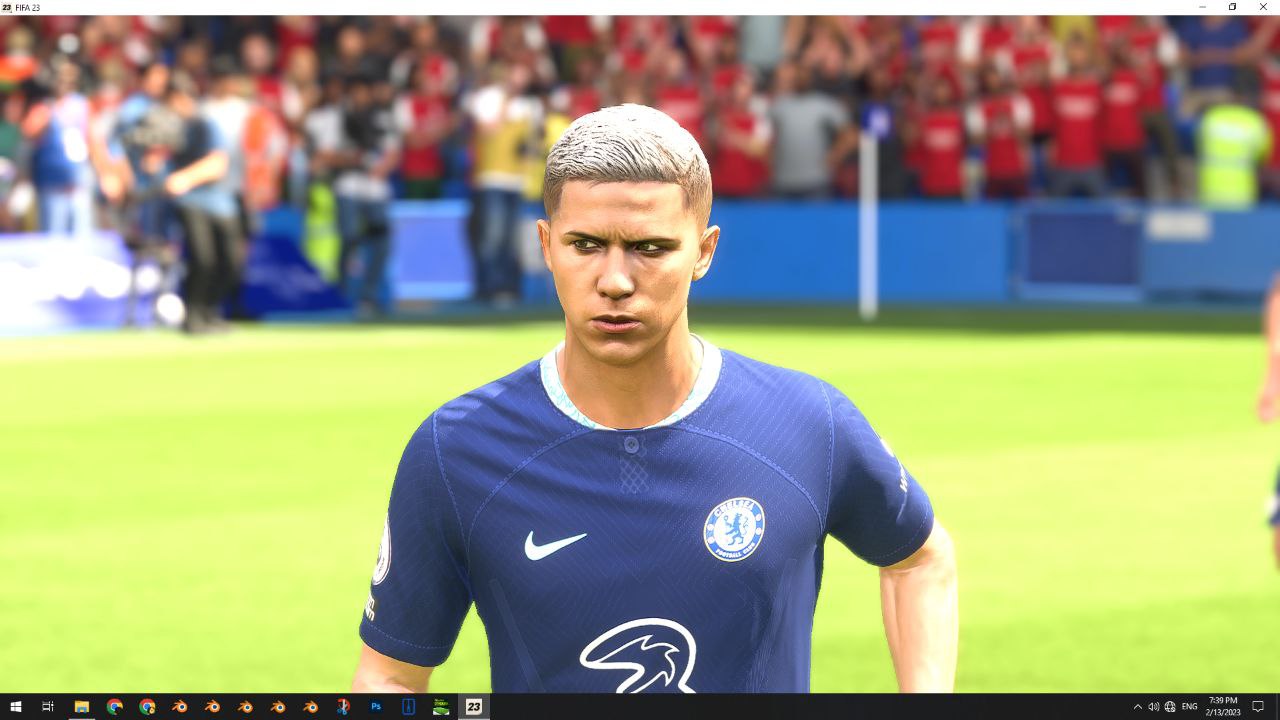Open the ENG language selector

(1189, 707)
